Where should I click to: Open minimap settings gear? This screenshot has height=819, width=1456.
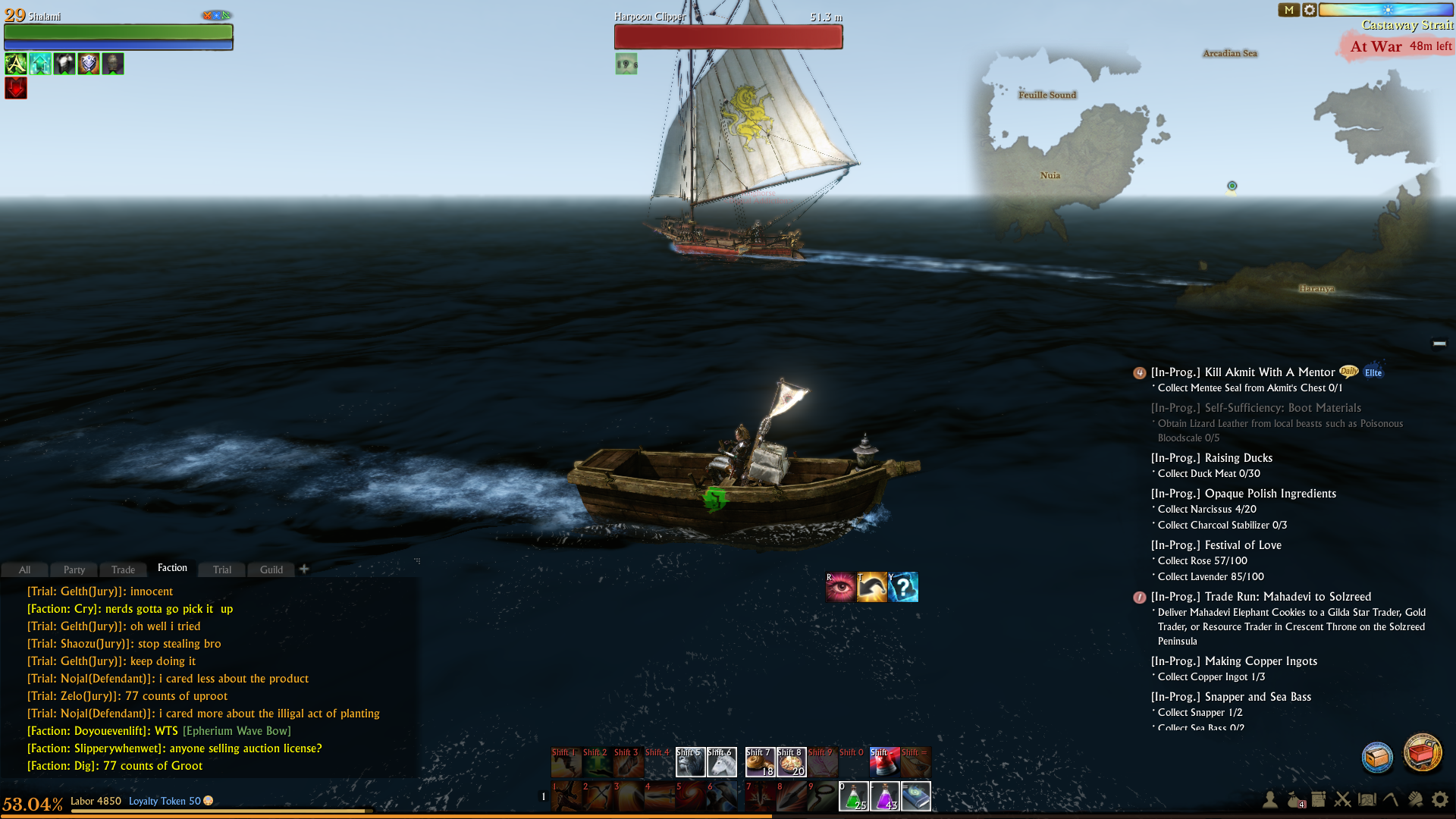[1310, 10]
